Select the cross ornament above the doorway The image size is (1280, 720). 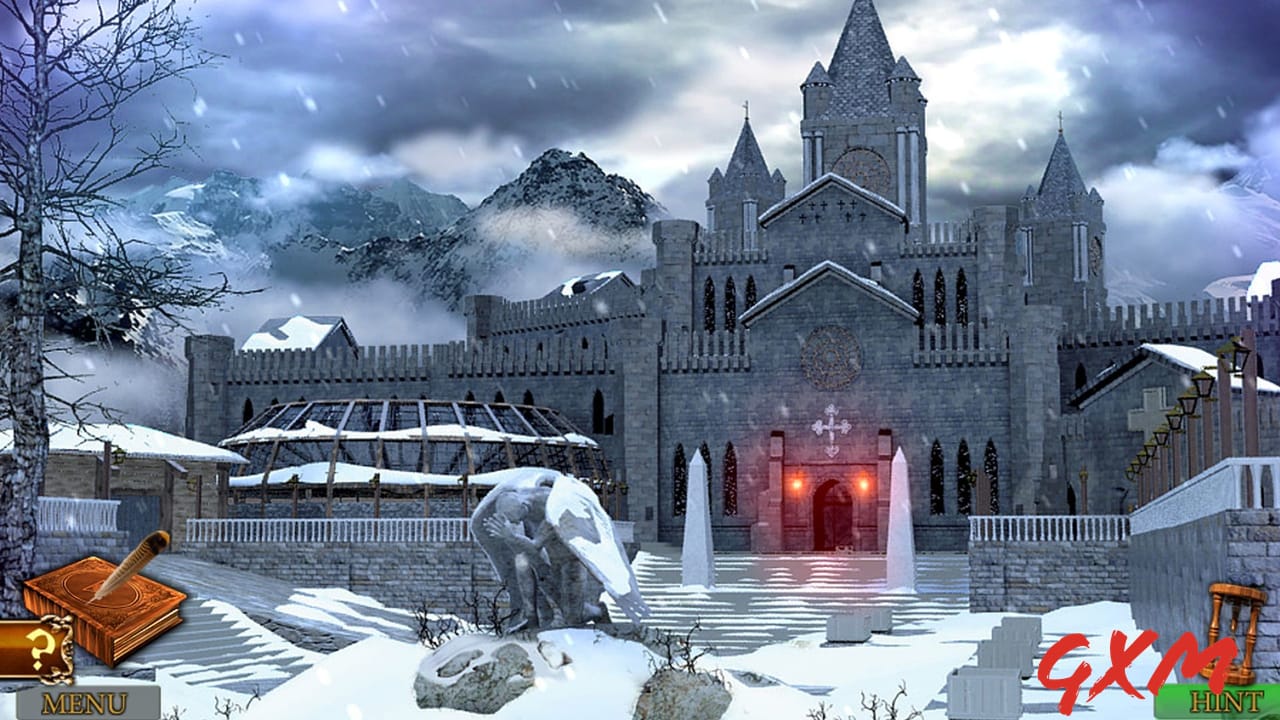click(x=831, y=428)
